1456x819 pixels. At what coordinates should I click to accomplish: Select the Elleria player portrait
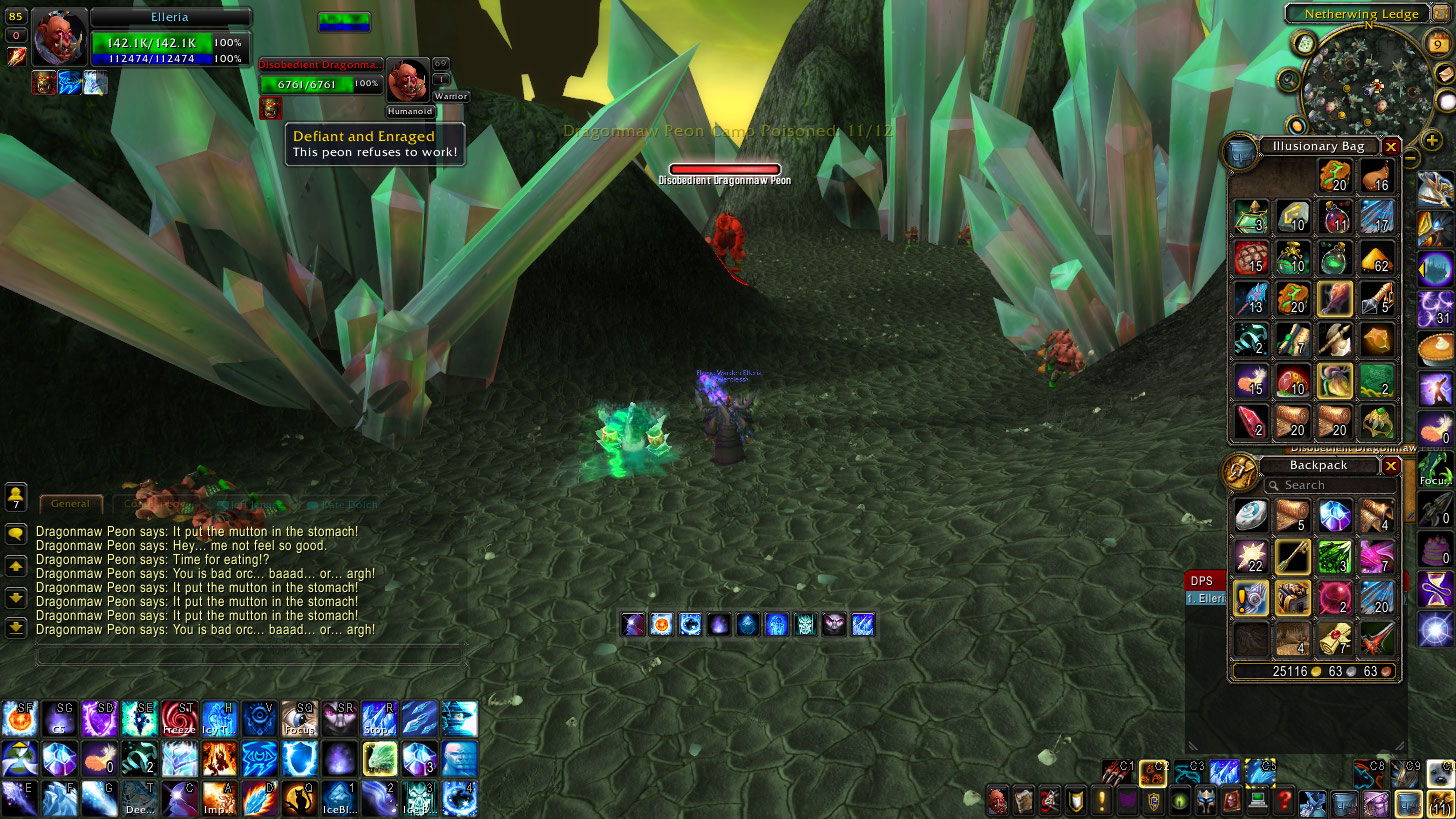59,39
